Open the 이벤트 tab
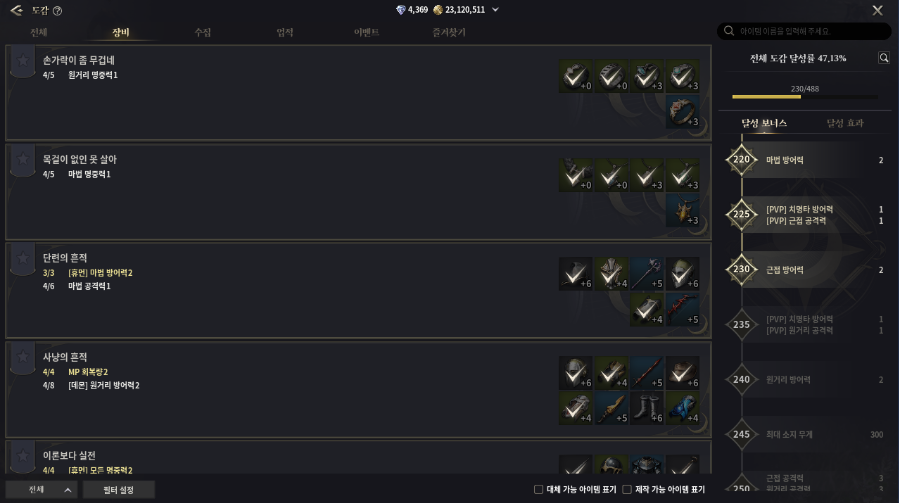The image size is (899, 503). point(367,32)
